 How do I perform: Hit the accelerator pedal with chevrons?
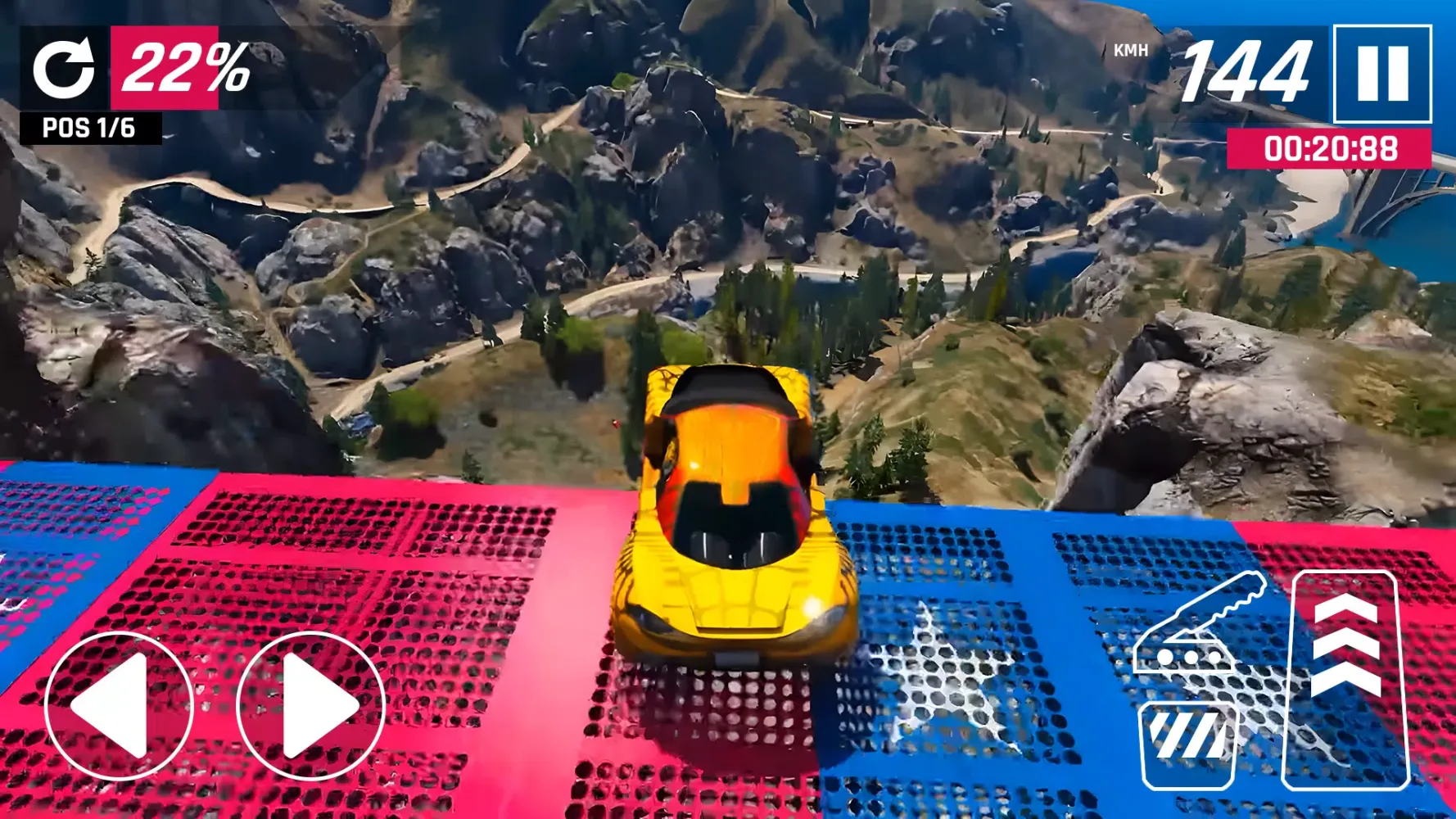click(1345, 680)
